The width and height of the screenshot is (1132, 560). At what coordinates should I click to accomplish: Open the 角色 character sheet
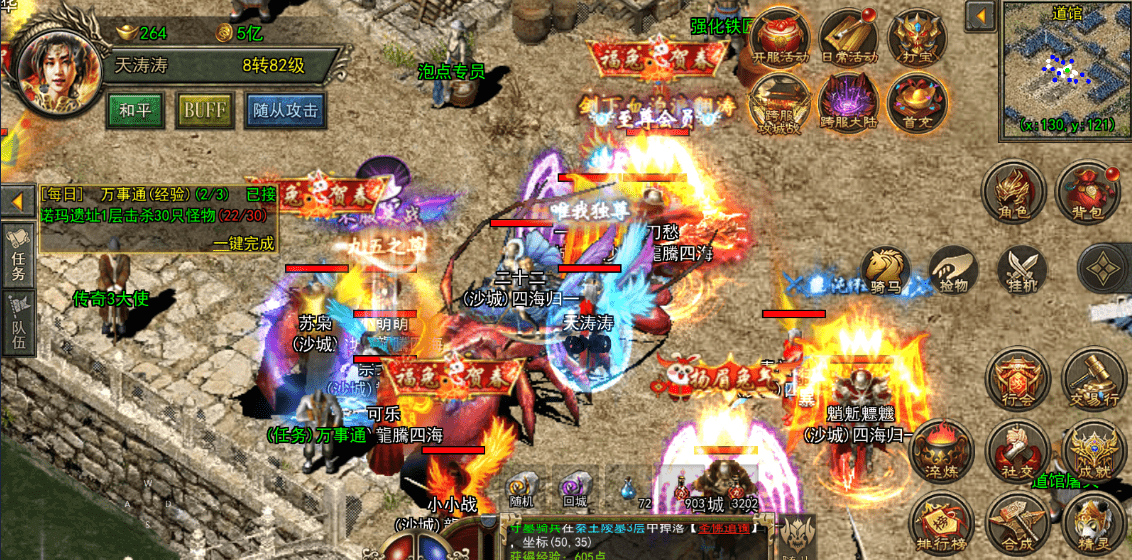[1015, 193]
